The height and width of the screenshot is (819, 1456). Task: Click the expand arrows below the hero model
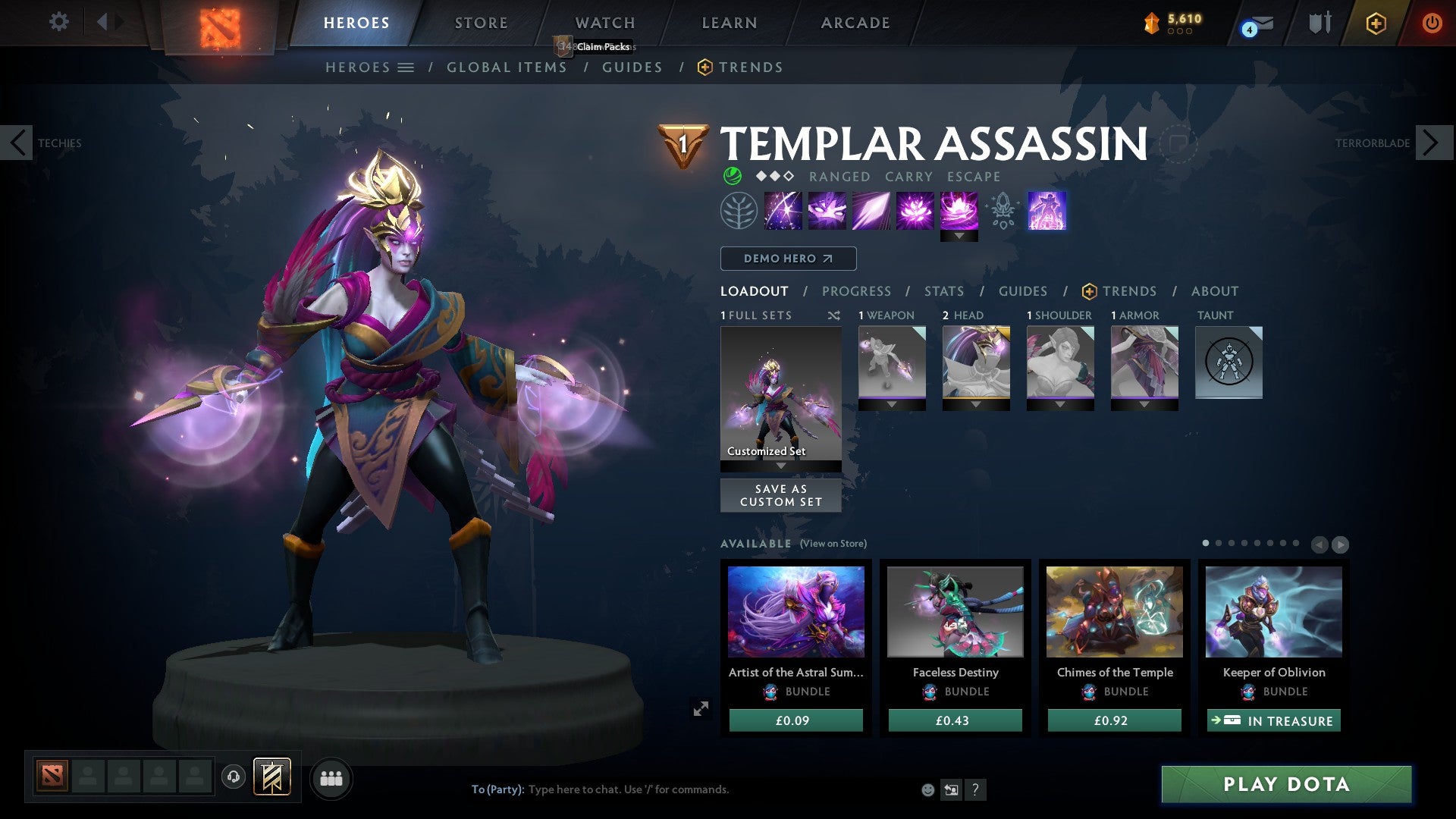coord(701,708)
